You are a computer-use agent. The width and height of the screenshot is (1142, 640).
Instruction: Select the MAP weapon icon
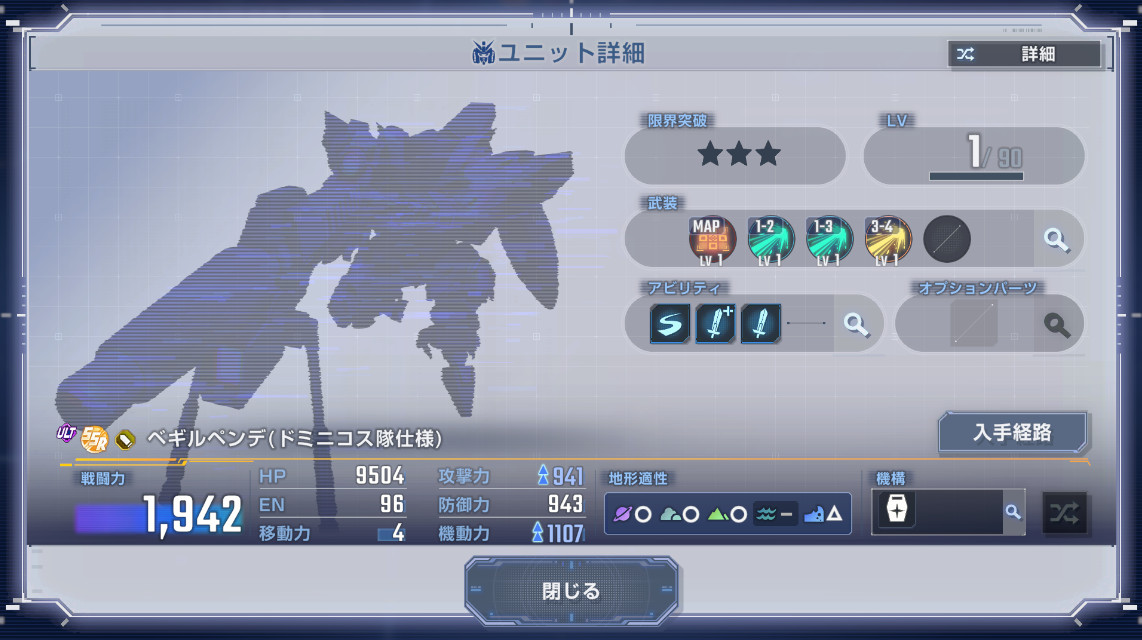(712, 240)
